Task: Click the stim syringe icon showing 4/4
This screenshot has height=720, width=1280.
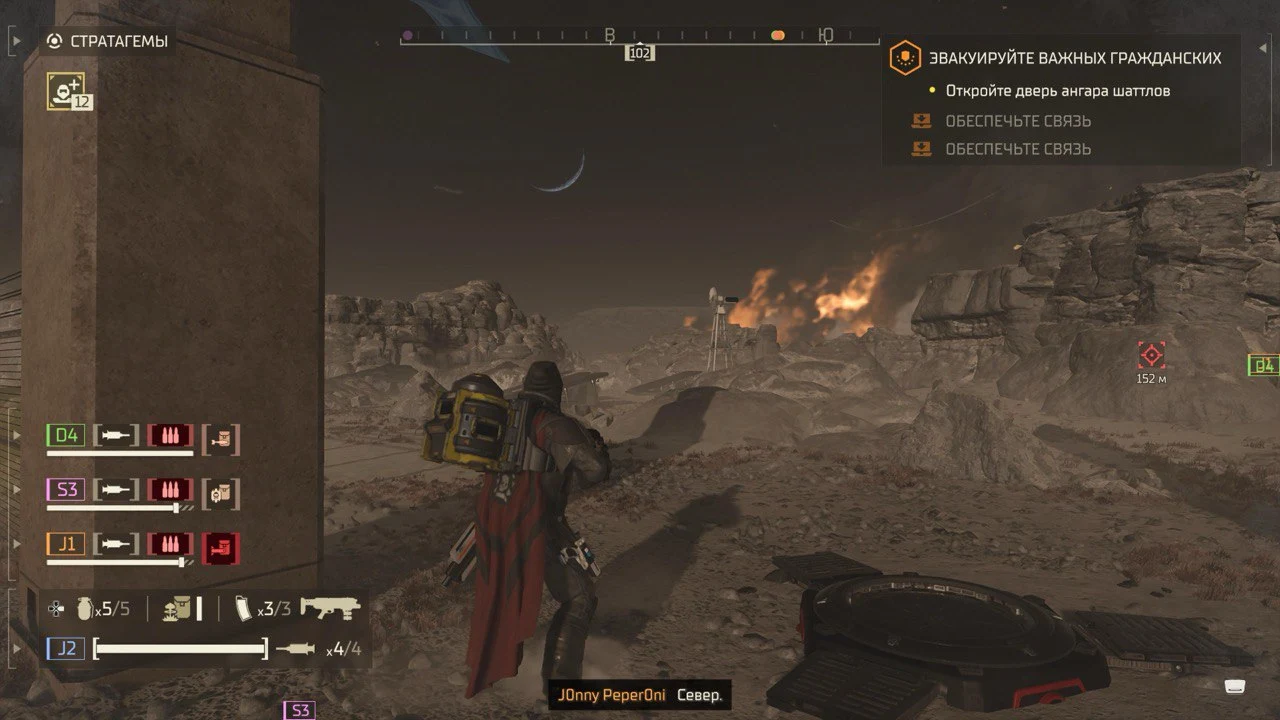Action: 295,649
